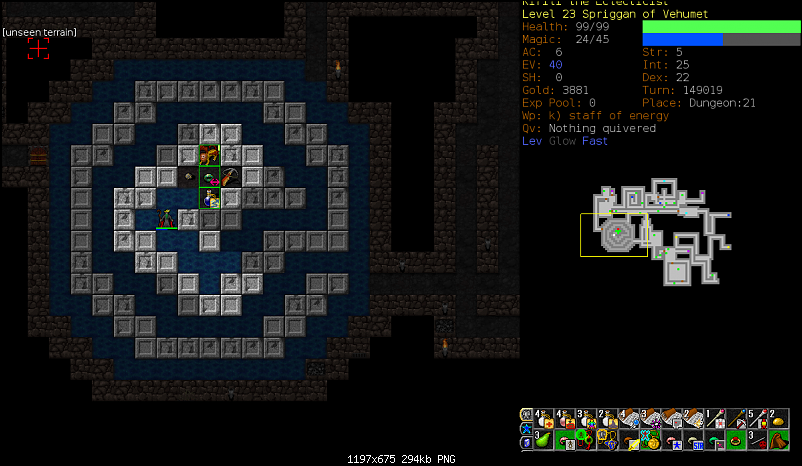Select the stack of three rainbow potions

pos(587,417)
